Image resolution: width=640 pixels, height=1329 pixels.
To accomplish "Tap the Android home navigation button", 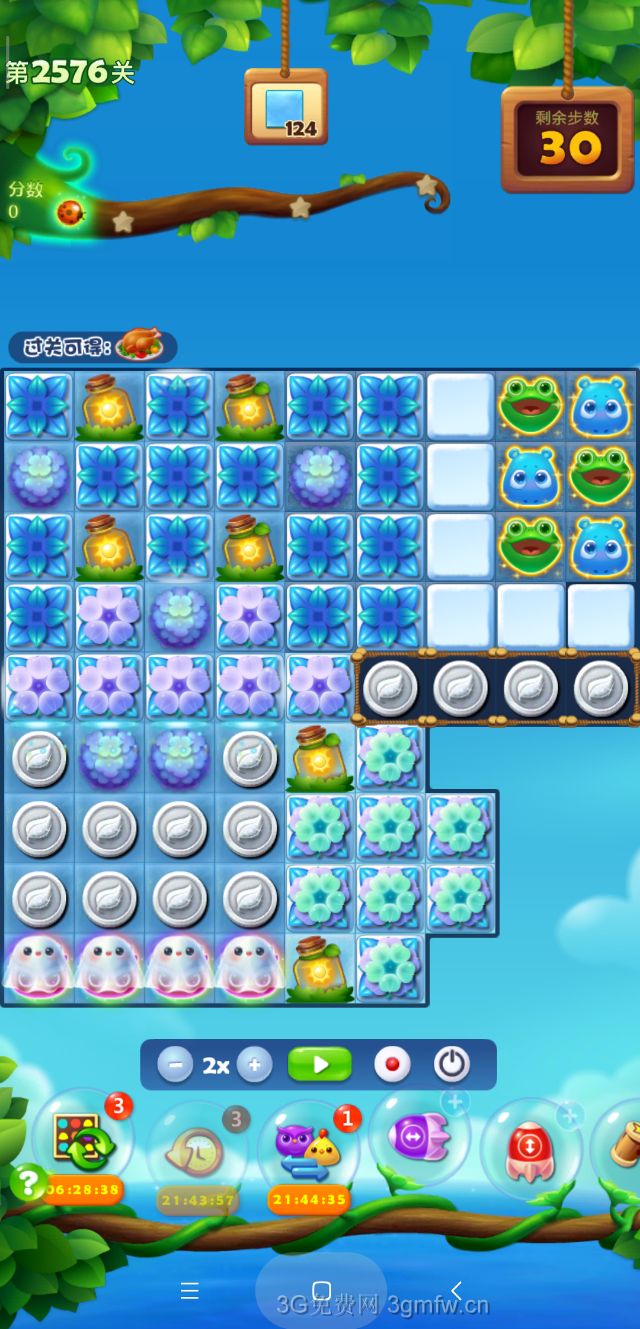I will pos(321,1290).
